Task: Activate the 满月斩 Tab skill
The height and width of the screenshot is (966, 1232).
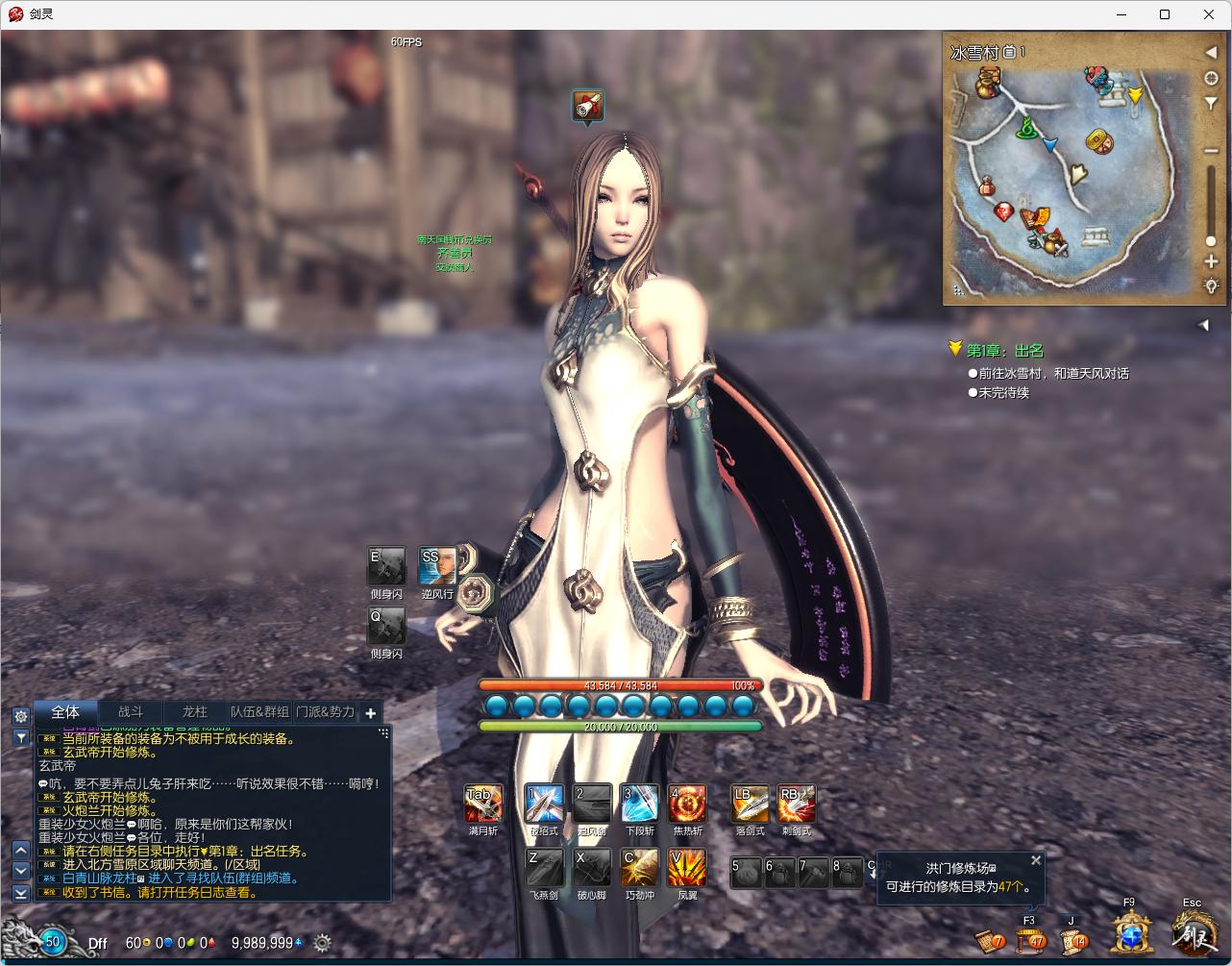Action: (x=482, y=804)
